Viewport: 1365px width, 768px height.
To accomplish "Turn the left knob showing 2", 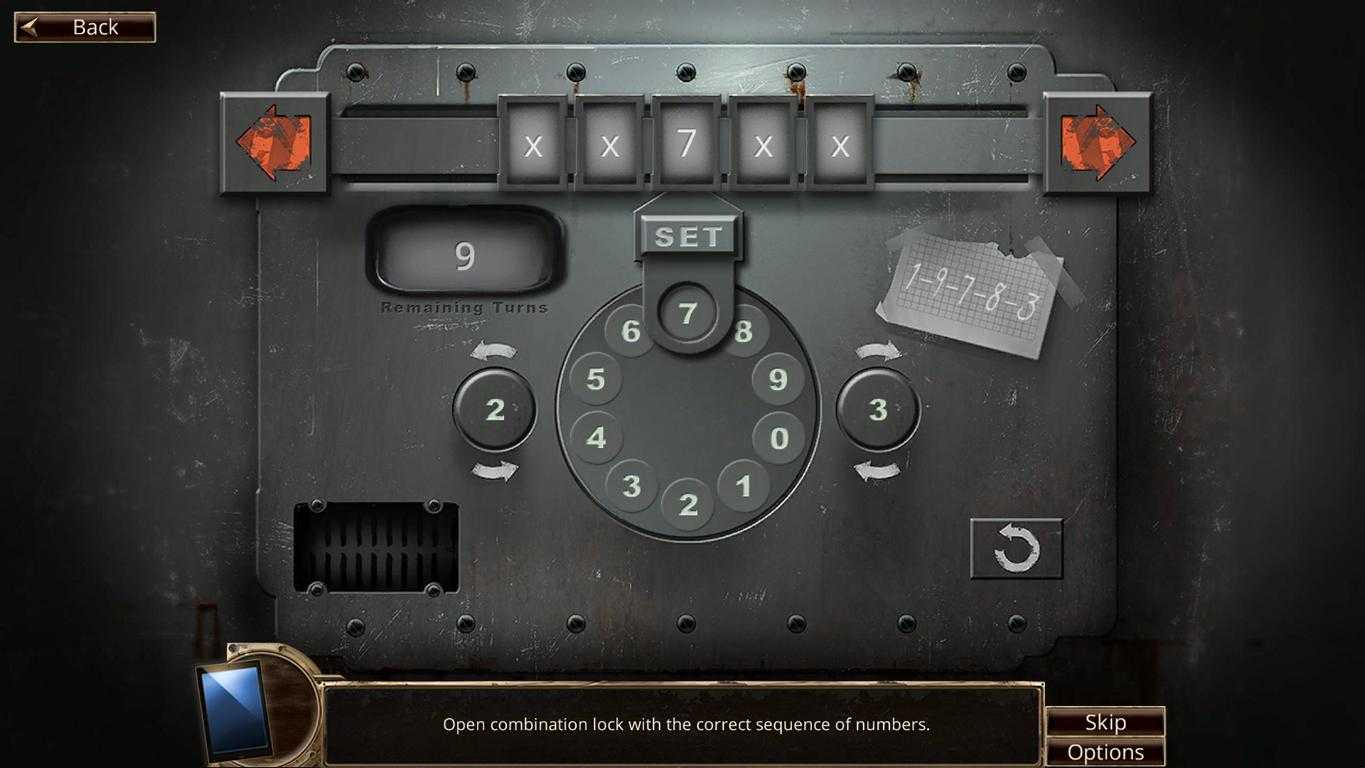I will (x=494, y=409).
